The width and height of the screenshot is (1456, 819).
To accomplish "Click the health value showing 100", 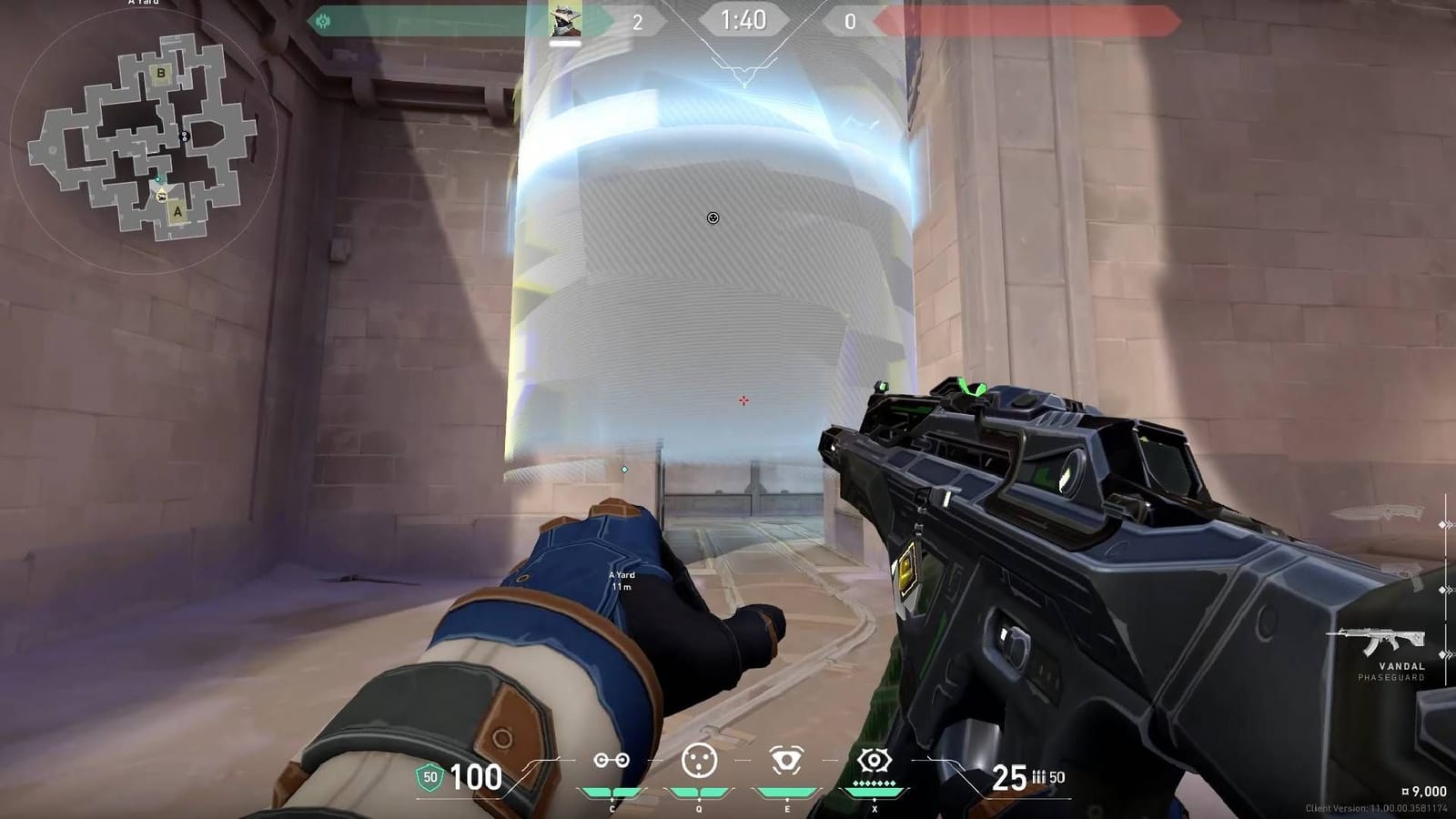I will pos(477,778).
